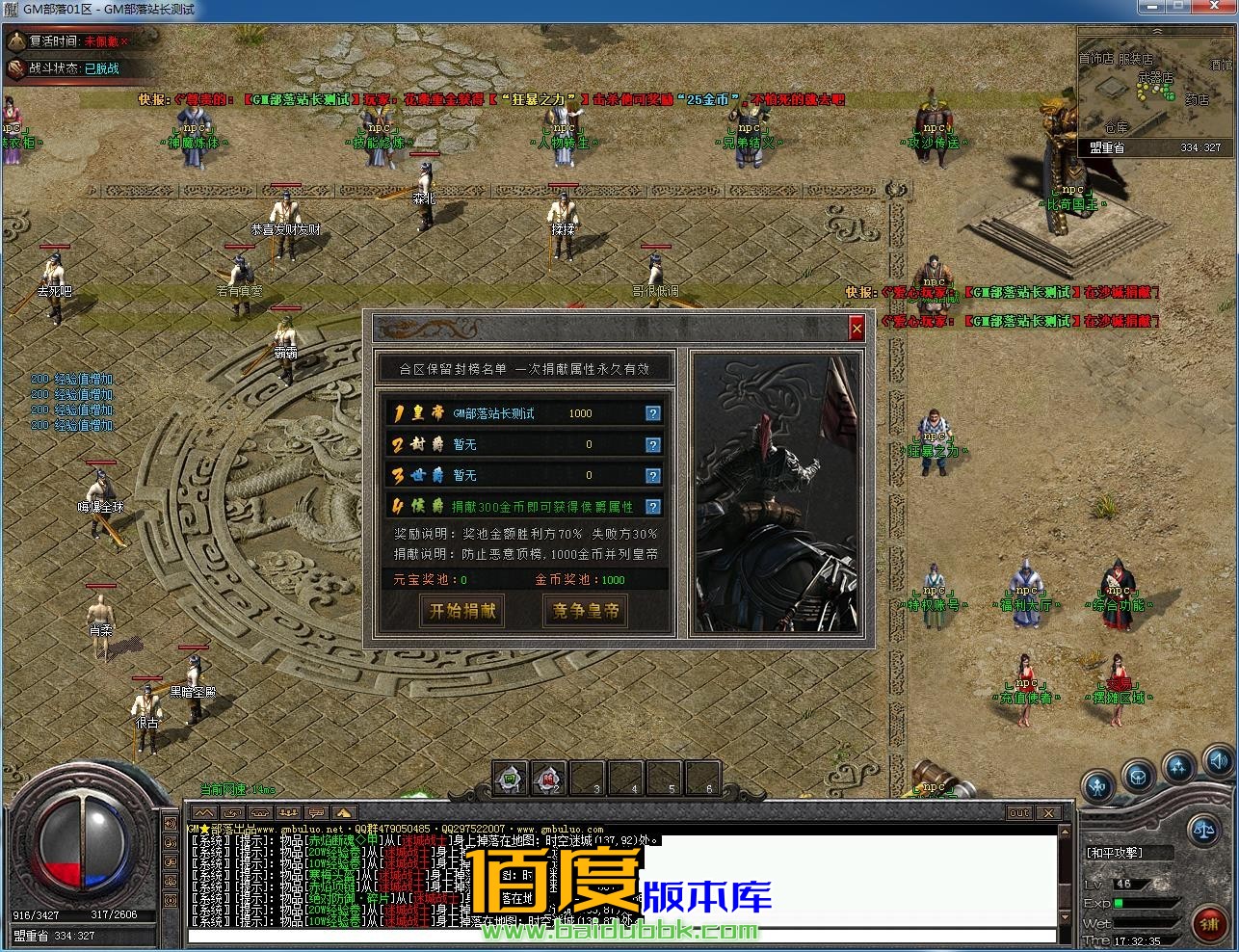Click the party icon in the chat toolbar
The height and width of the screenshot is (952, 1239).
coord(288,811)
